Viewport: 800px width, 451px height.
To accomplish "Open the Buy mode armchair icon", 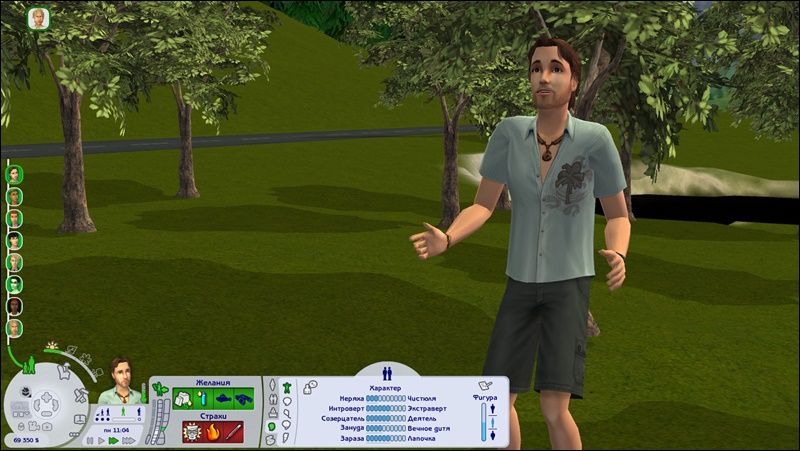I will 62,372.
